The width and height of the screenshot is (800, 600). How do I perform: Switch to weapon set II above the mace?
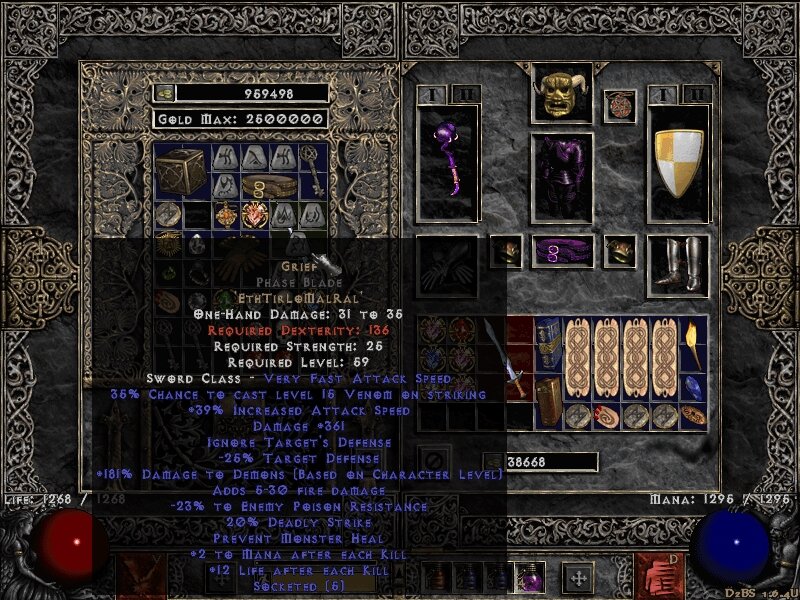[464, 93]
